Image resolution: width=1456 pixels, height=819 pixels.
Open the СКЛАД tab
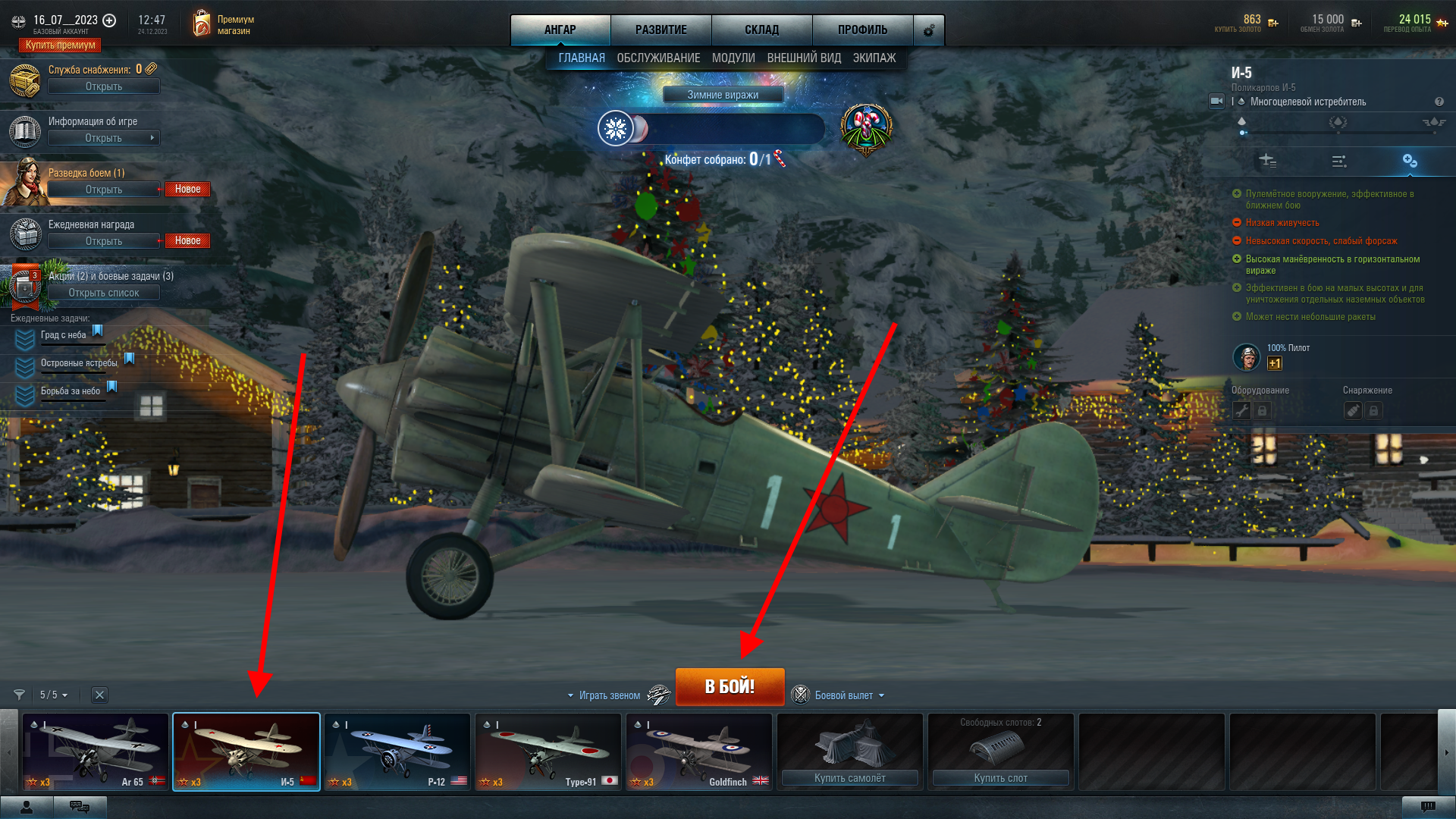[x=761, y=30]
